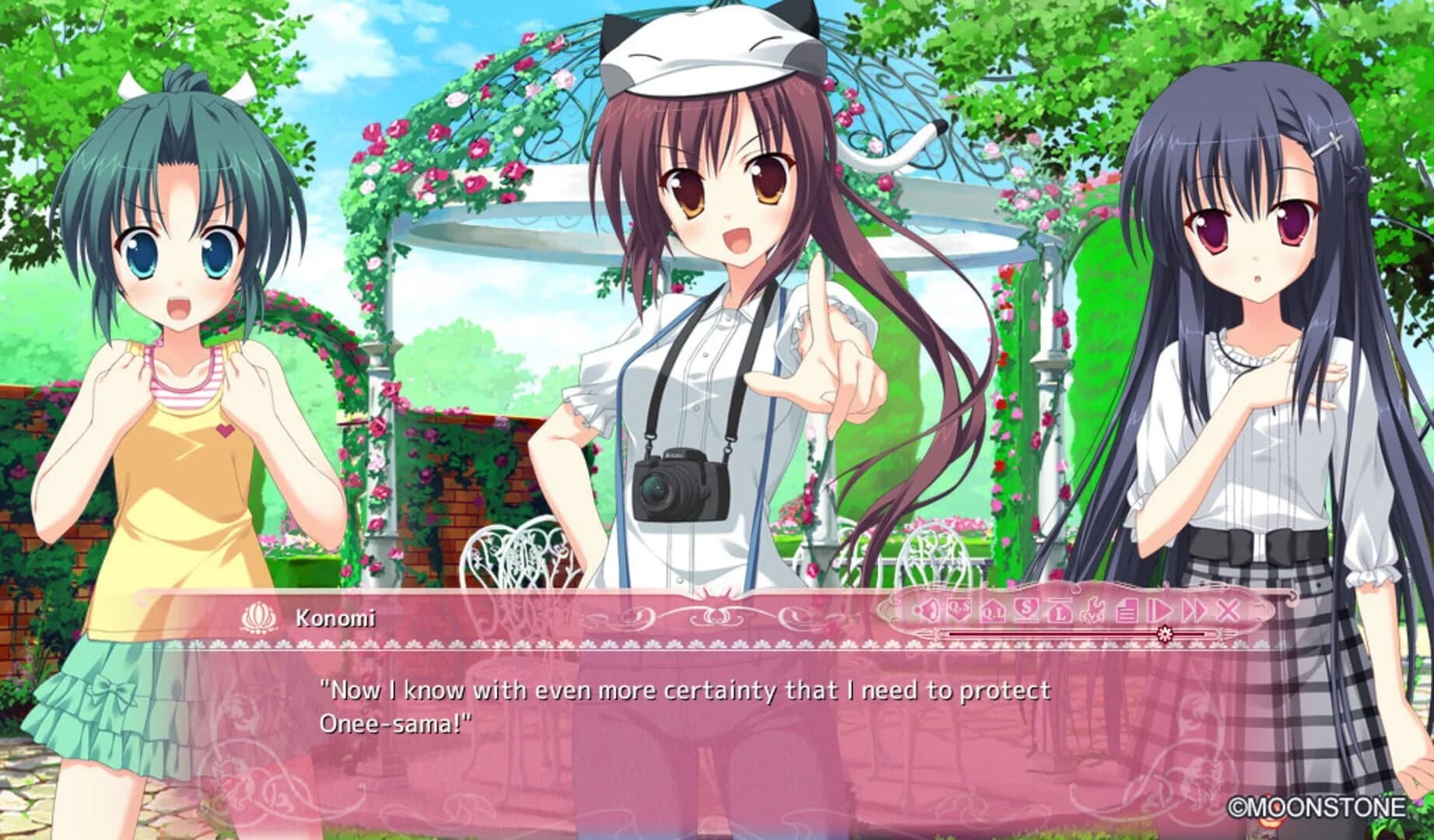Screen dimensions: 1434x840
Task: Open the save screen via the S icon
Action: coord(1026,611)
